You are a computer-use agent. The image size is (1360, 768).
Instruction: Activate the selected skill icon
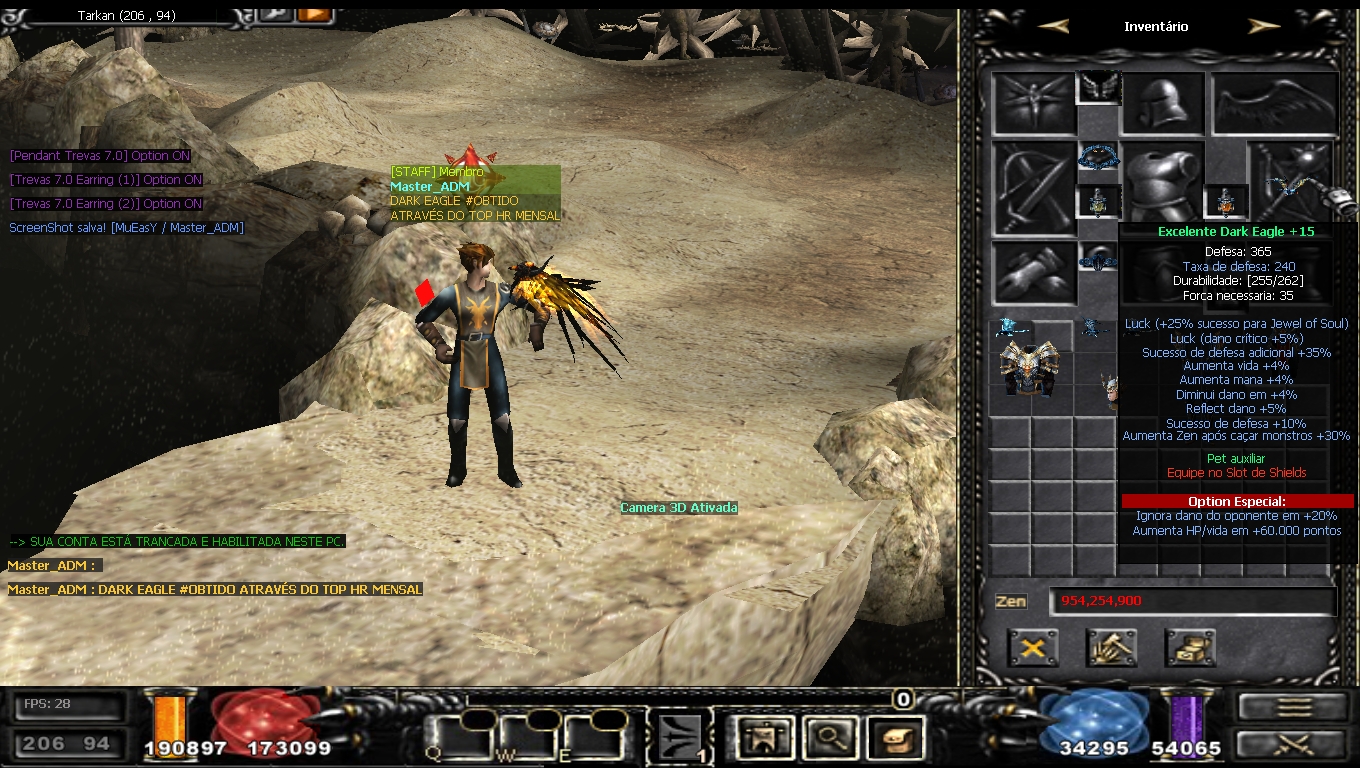pyautogui.click(x=681, y=738)
